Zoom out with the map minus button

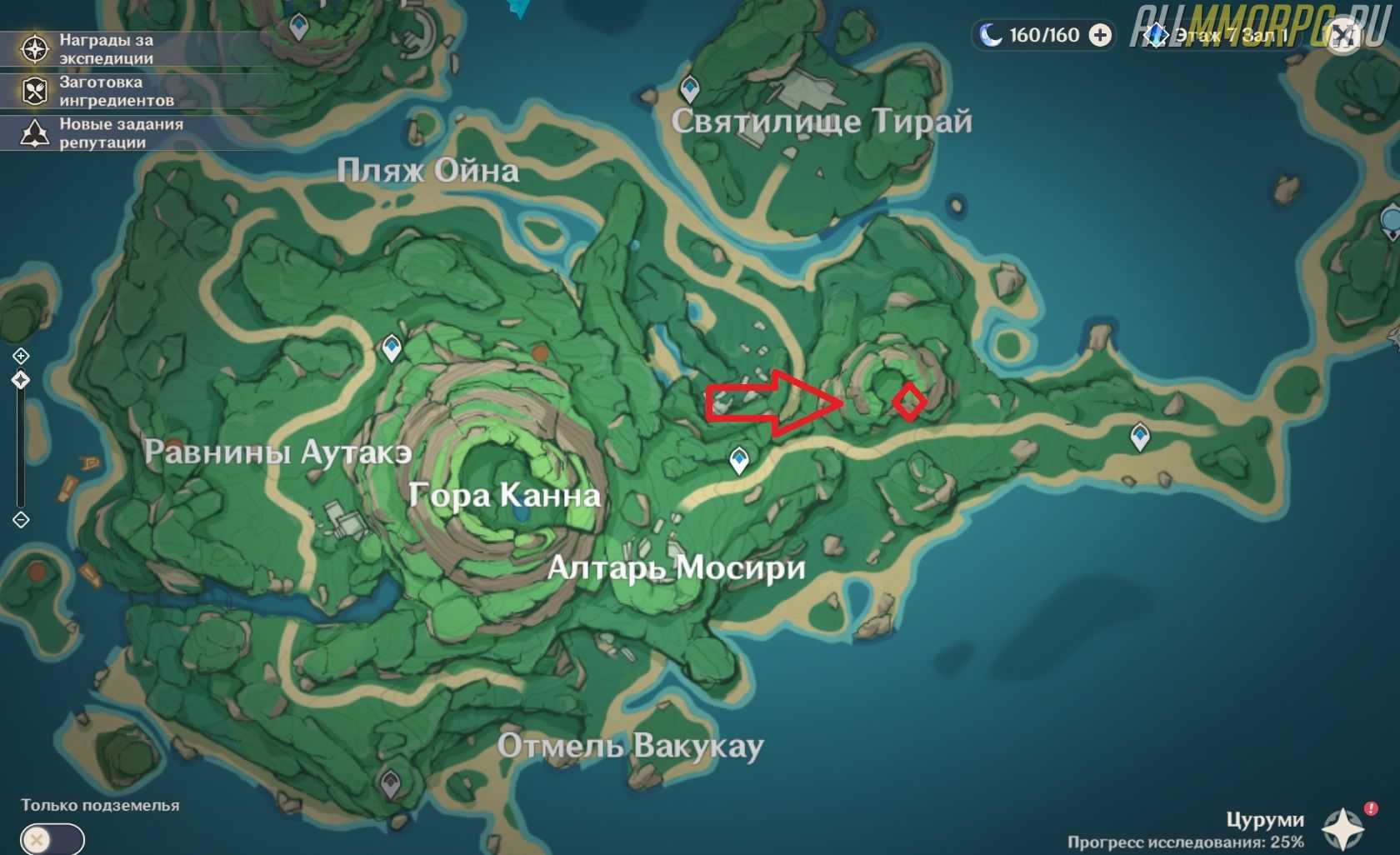pyautogui.click(x=21, y=520)
